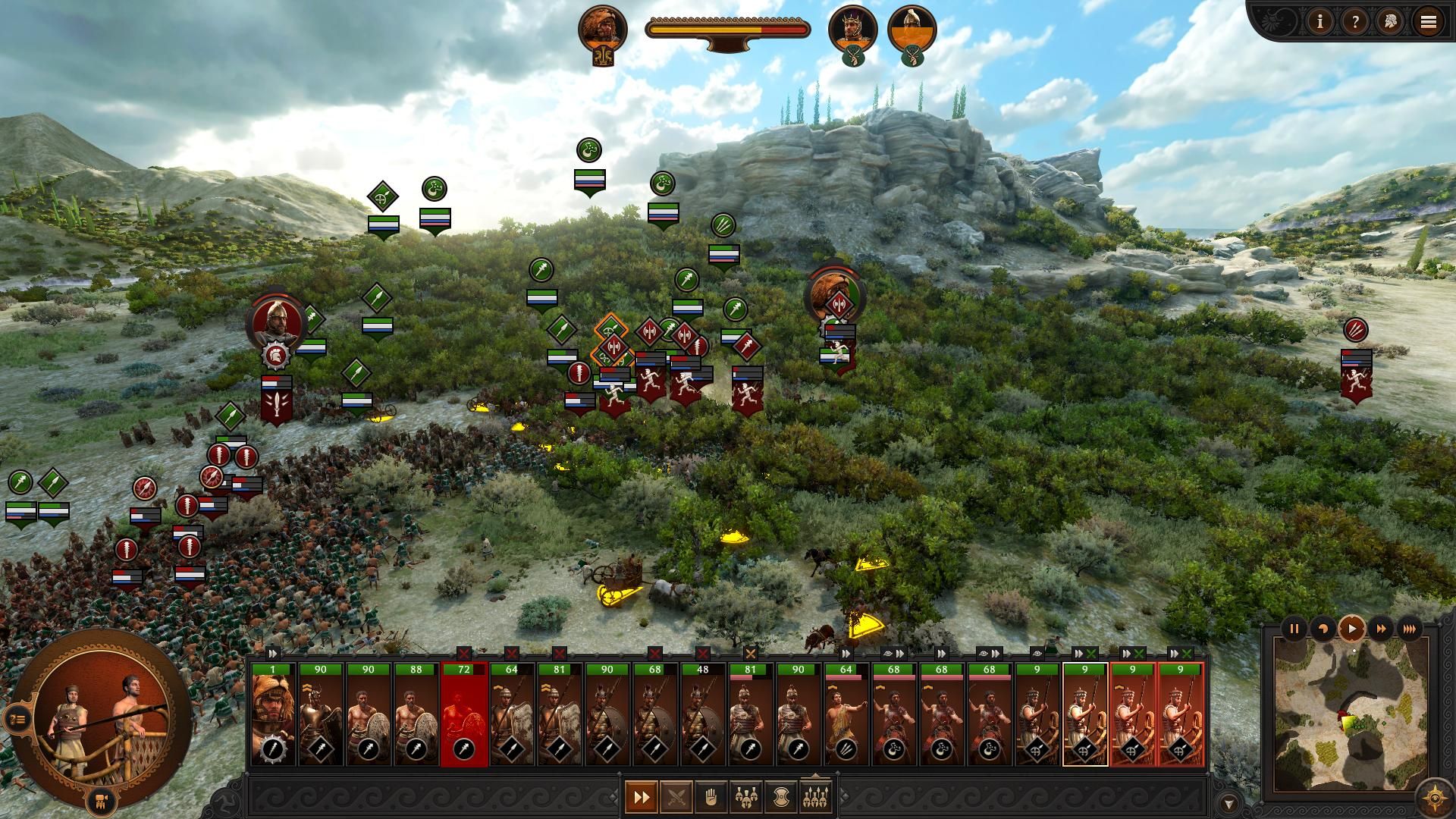Set battle to slow motion speed

pyautogui.click(x=1323, y=629)
